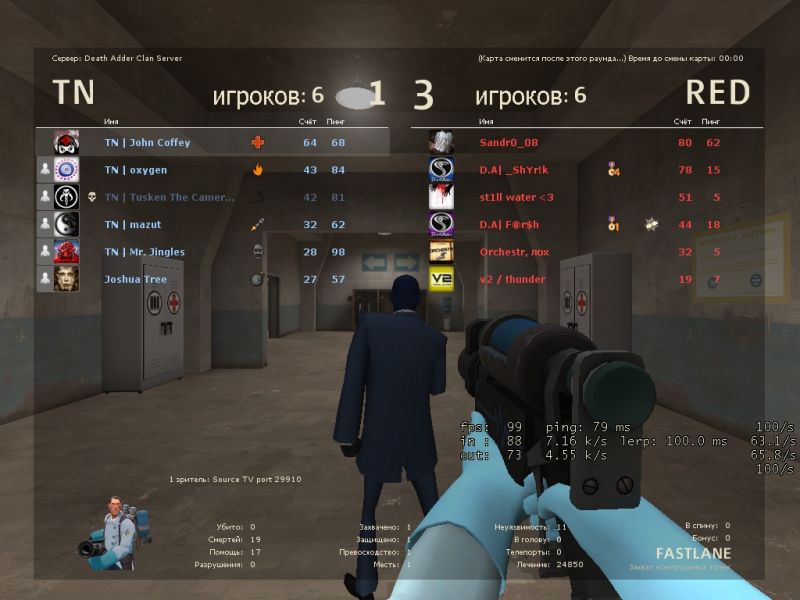
Task: Choose the D.A| _ShYr!k player row
Action: [x=513, y=170]
